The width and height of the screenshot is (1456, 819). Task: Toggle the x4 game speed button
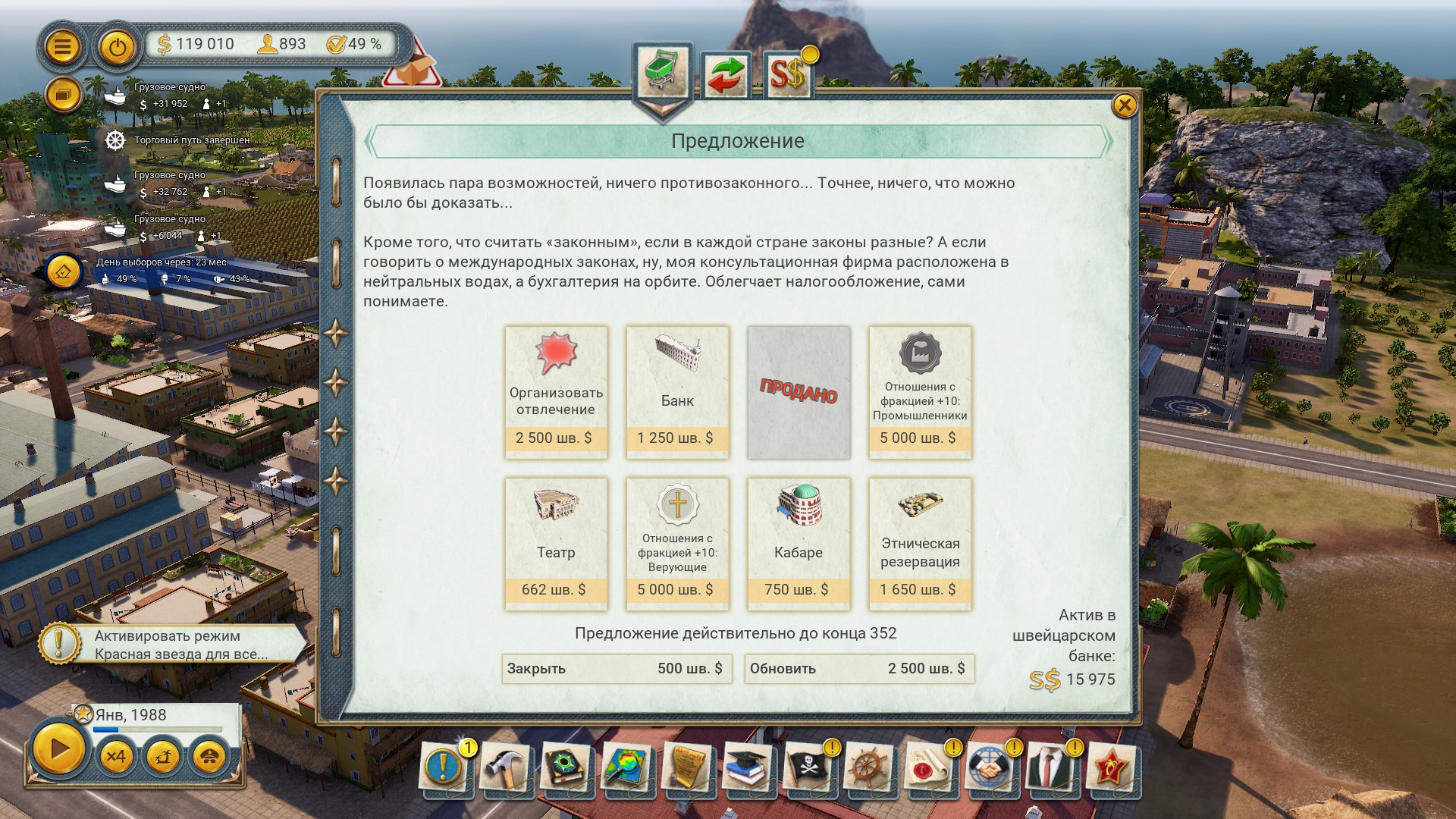116,756
